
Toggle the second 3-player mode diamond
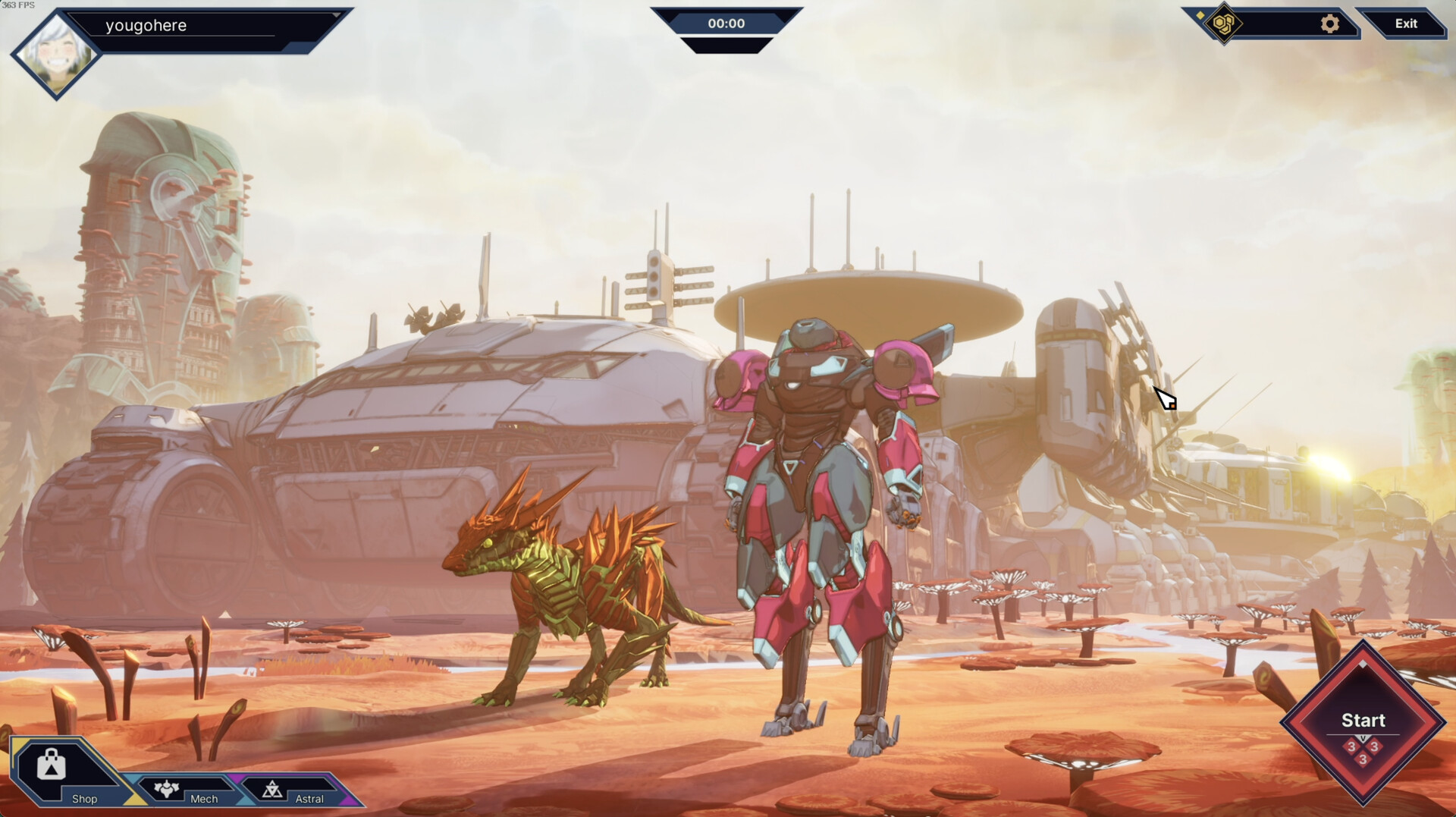(1374, 746)
